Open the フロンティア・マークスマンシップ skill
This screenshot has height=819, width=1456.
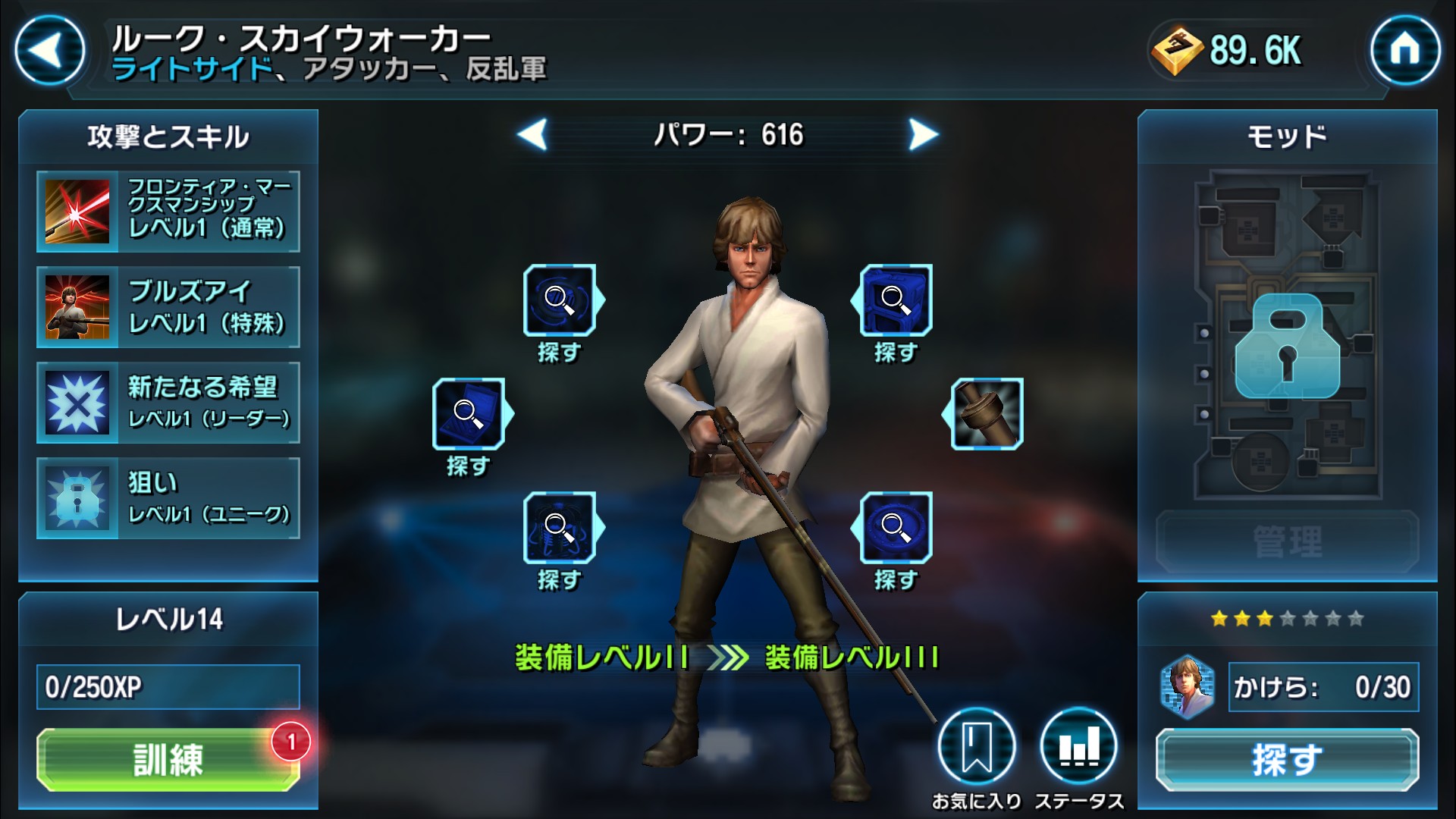coord(168,211)
